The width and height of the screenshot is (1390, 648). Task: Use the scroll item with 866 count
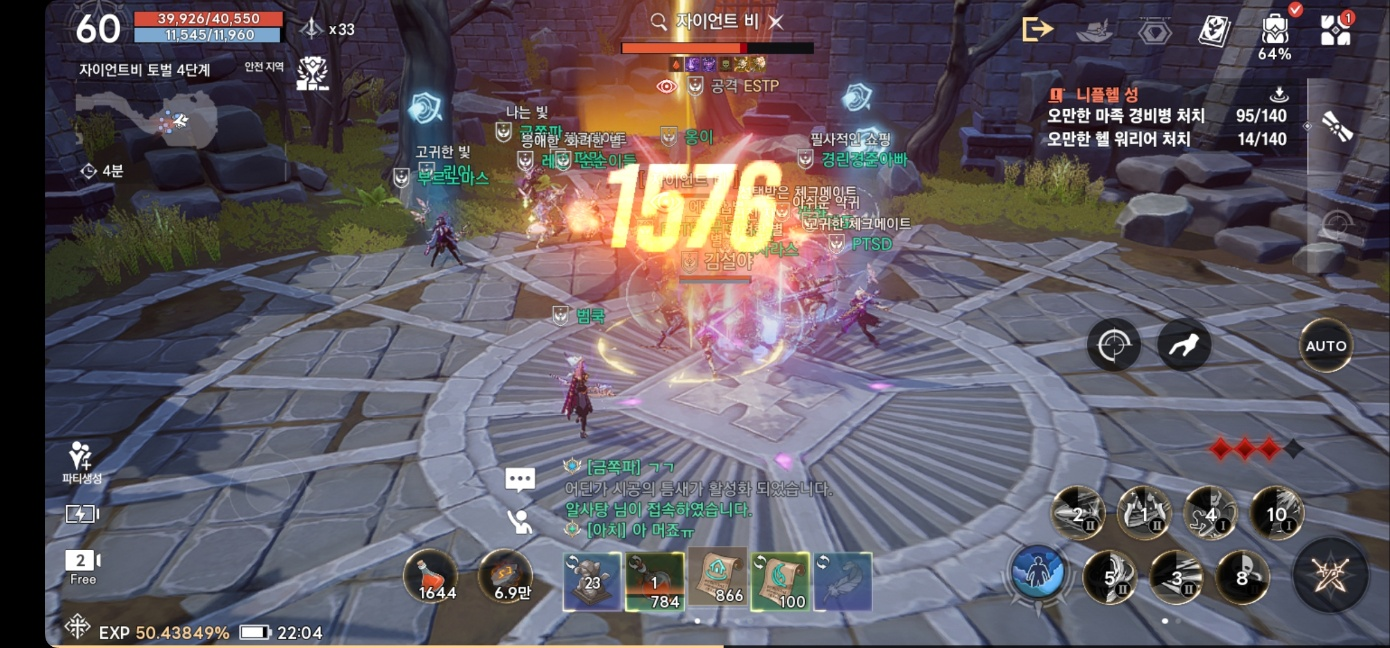[718, 579]
